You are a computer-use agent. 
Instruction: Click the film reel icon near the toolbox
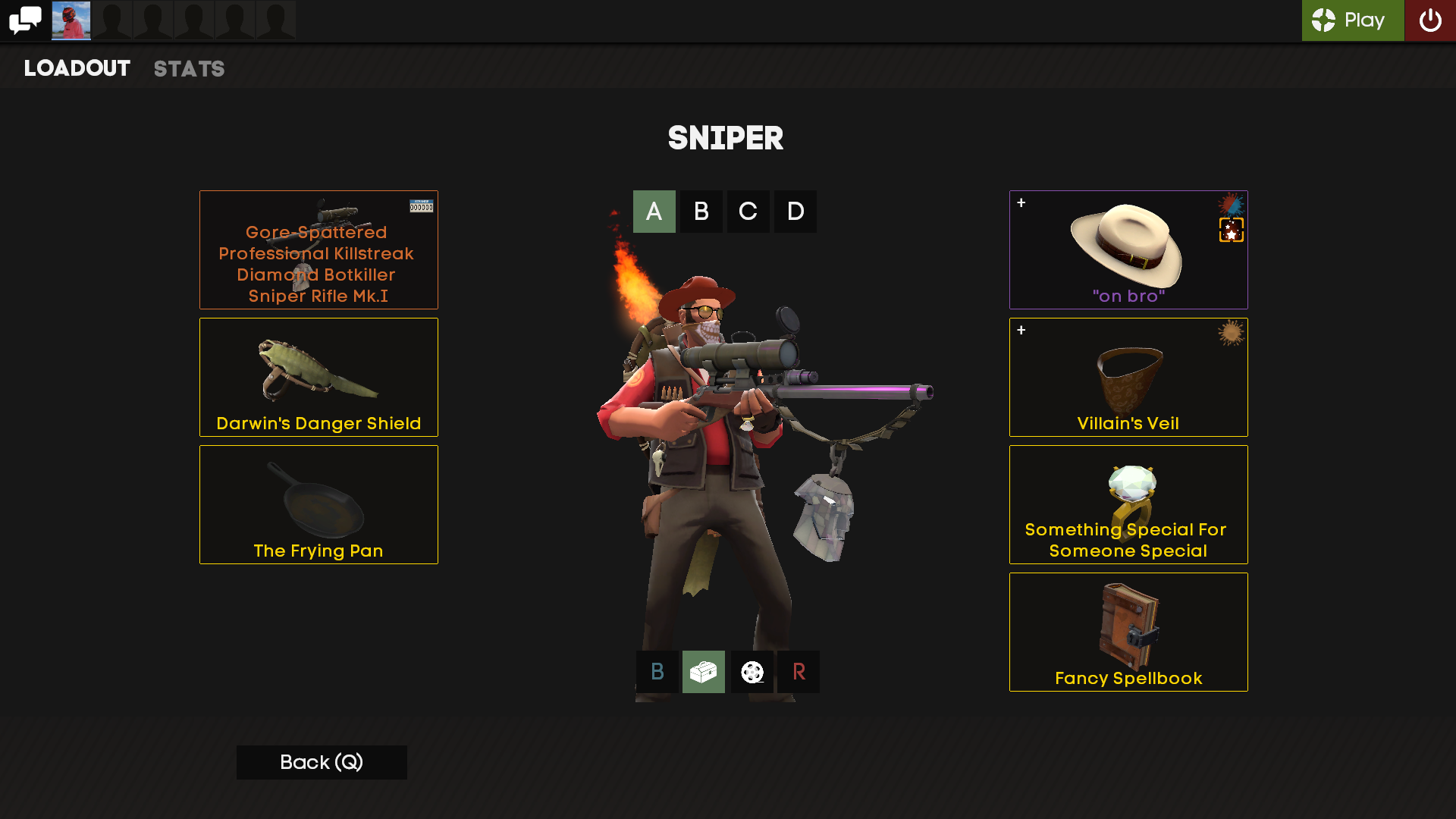pos(751,672)
